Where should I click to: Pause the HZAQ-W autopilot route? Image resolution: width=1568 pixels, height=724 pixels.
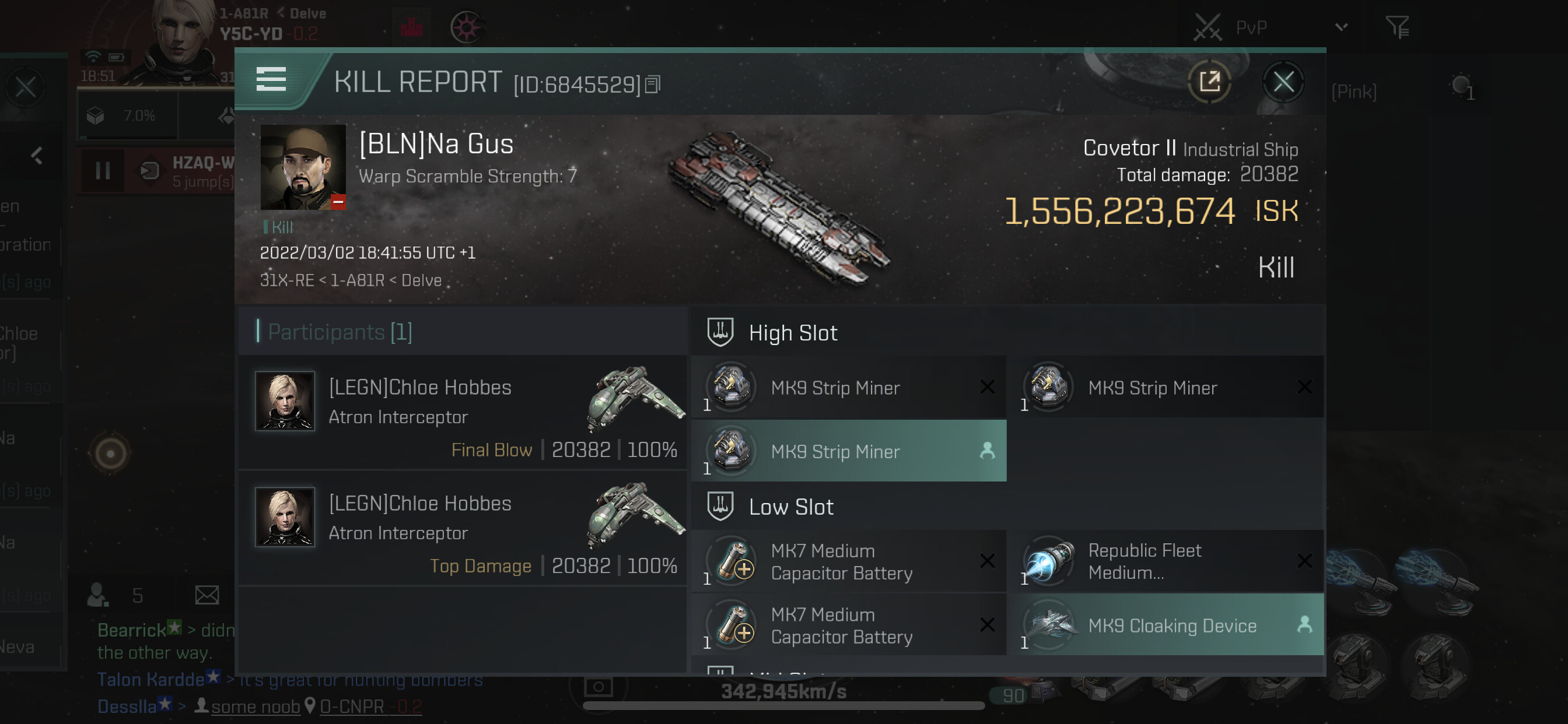(103, 171)
